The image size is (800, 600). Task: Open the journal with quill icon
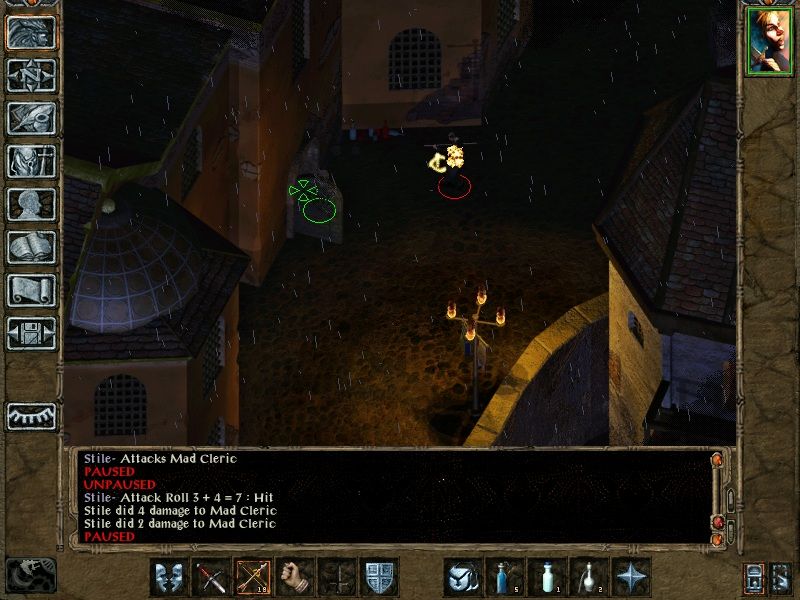pyautogui.click(x=31, y=118)
